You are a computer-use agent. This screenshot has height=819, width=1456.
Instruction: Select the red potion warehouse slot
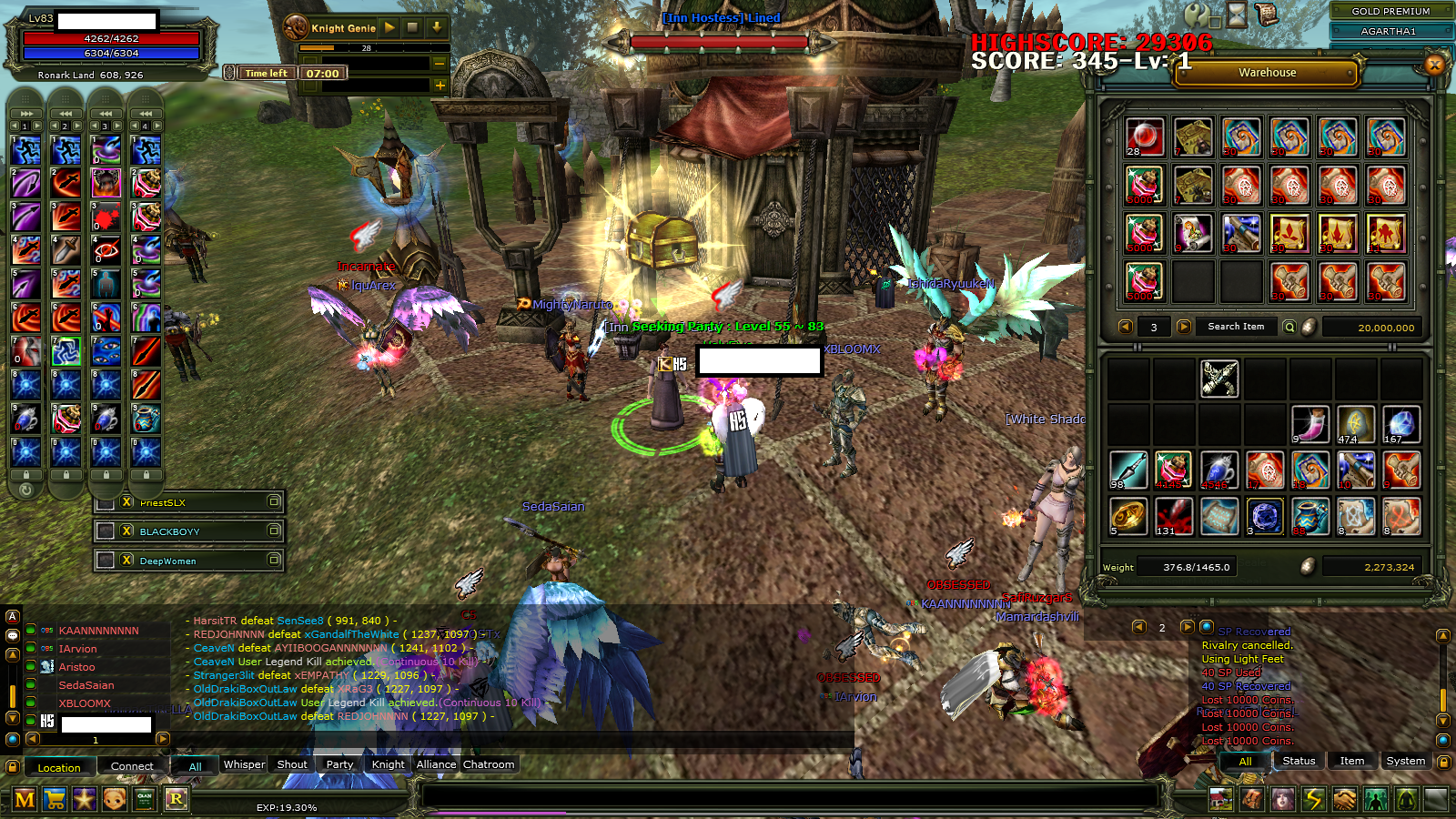1145,137
